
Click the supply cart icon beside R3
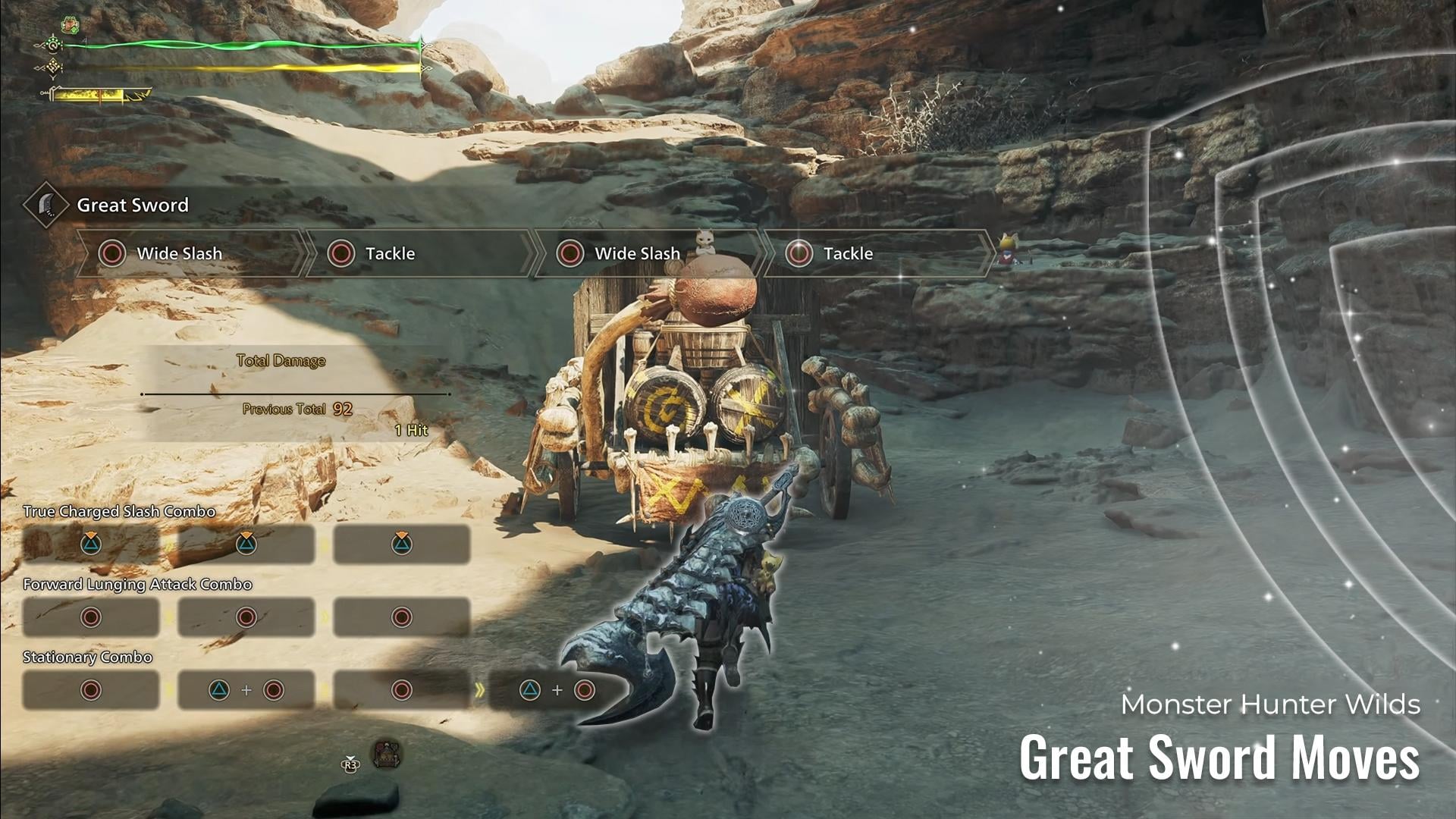click(x=387, y=755)
